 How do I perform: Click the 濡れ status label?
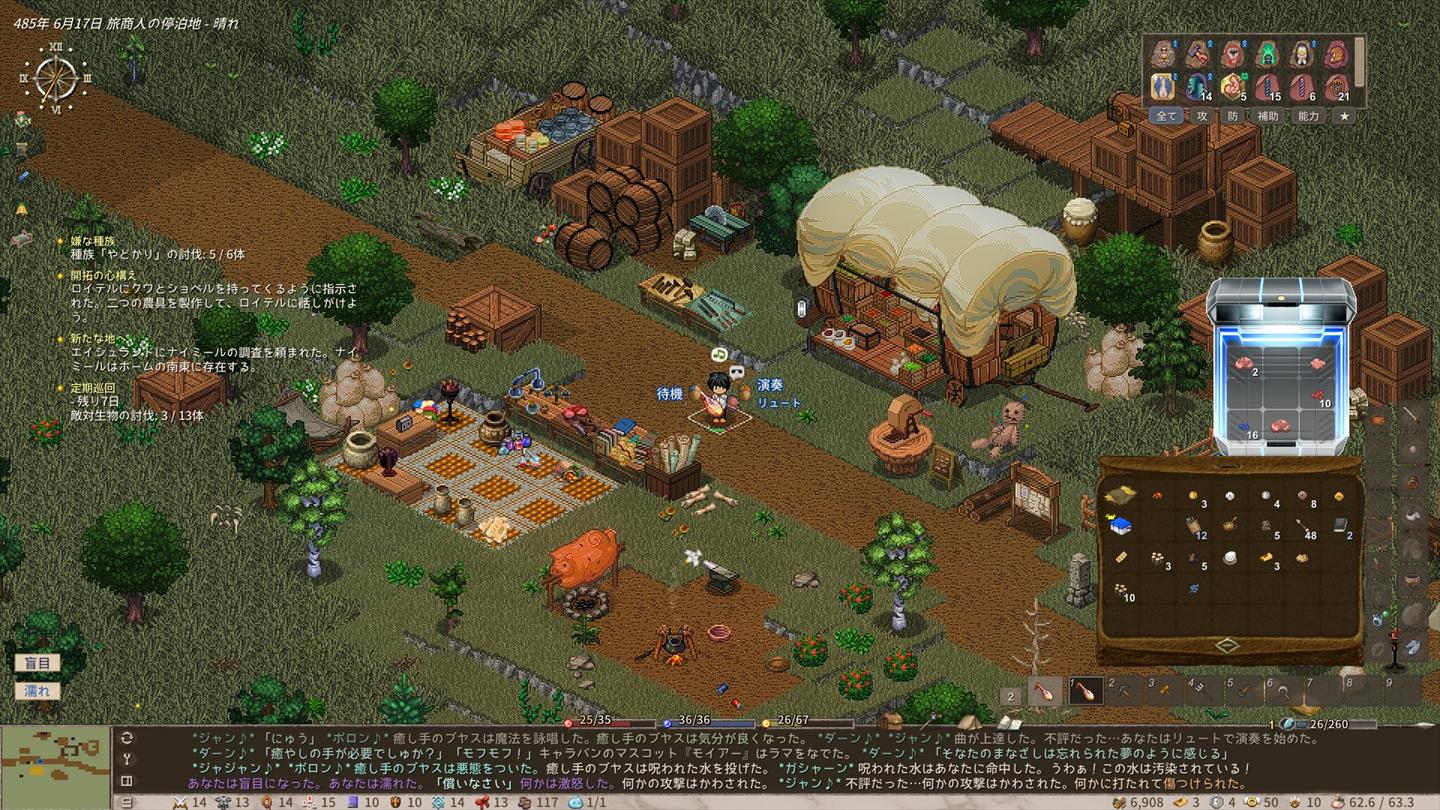tap(37, 691)
